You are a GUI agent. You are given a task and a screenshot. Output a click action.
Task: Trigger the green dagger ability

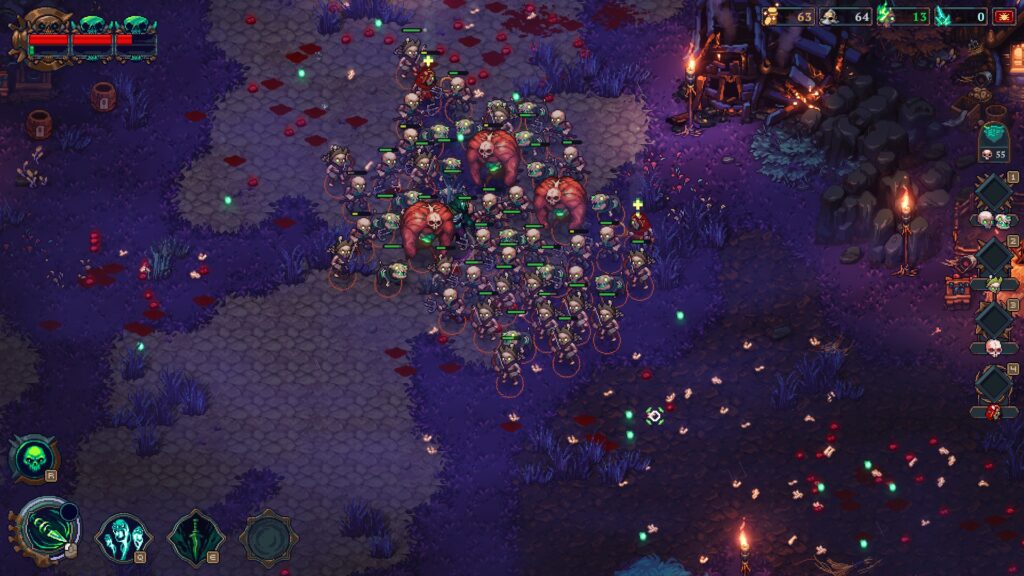tap(196, 538)
